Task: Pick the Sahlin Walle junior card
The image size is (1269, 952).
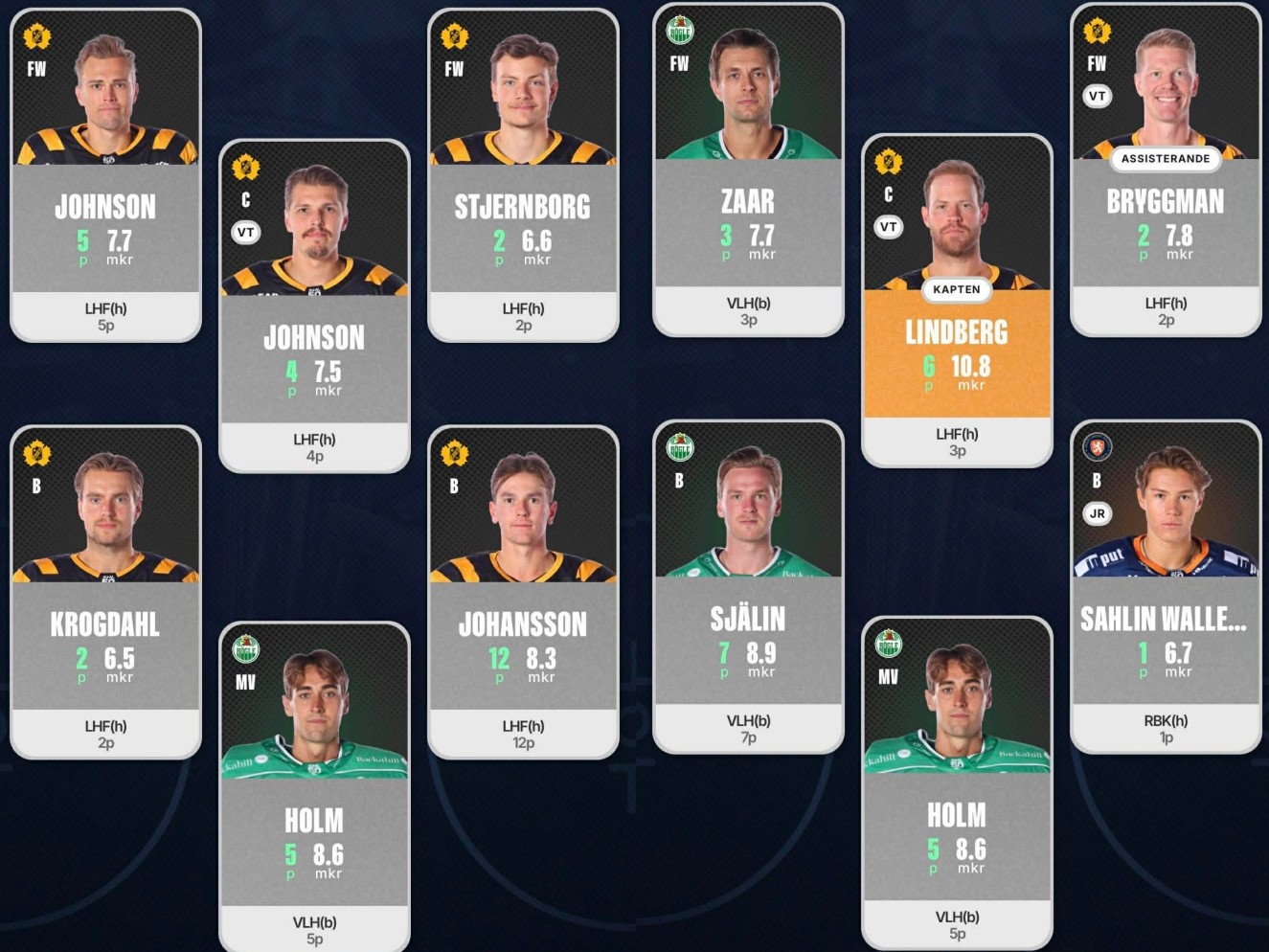Action: pyautogui.click(x=1165, y=588)
